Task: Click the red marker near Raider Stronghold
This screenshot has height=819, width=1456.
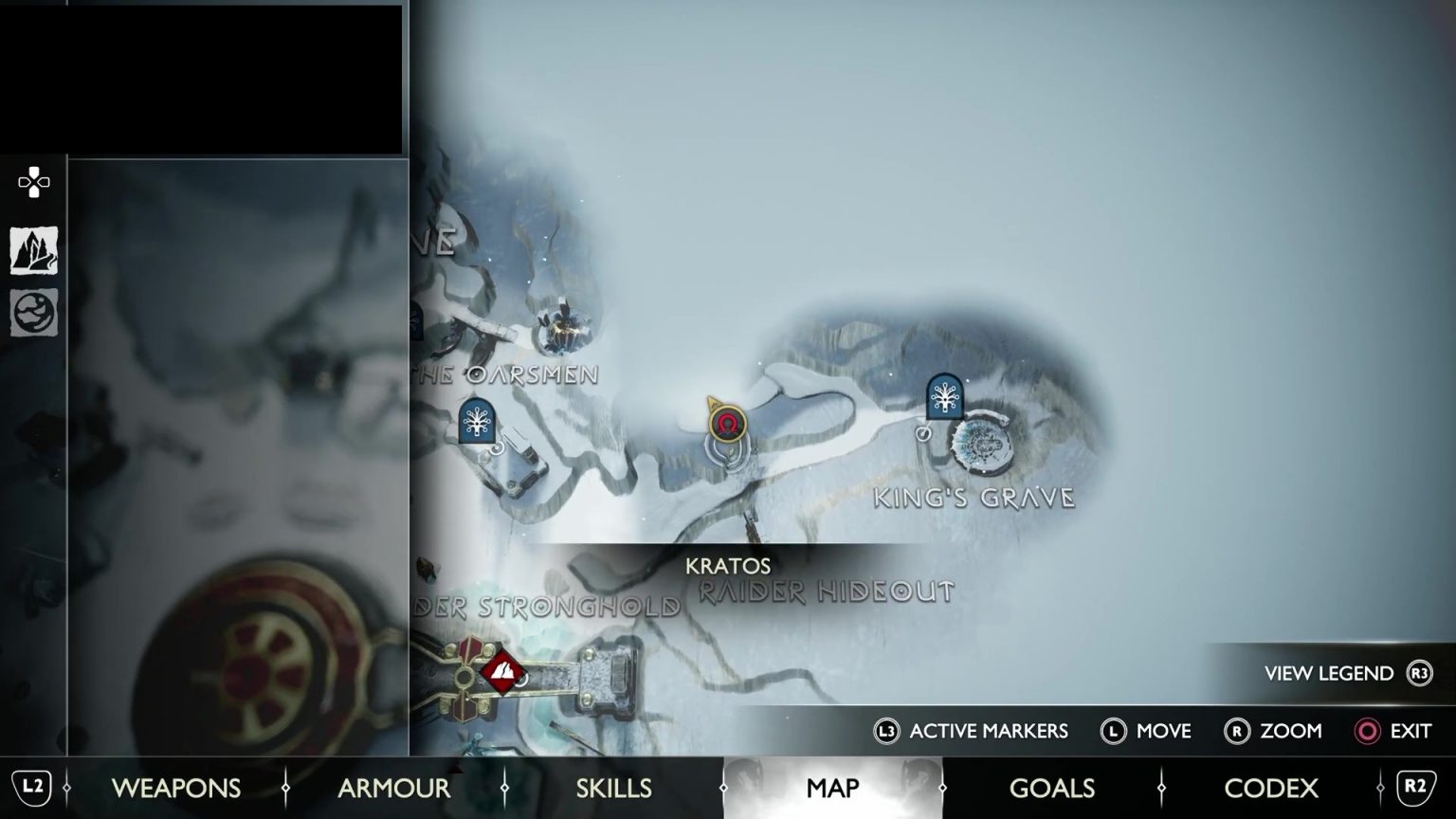Action: pyautogui.click(x=500, y=670)
